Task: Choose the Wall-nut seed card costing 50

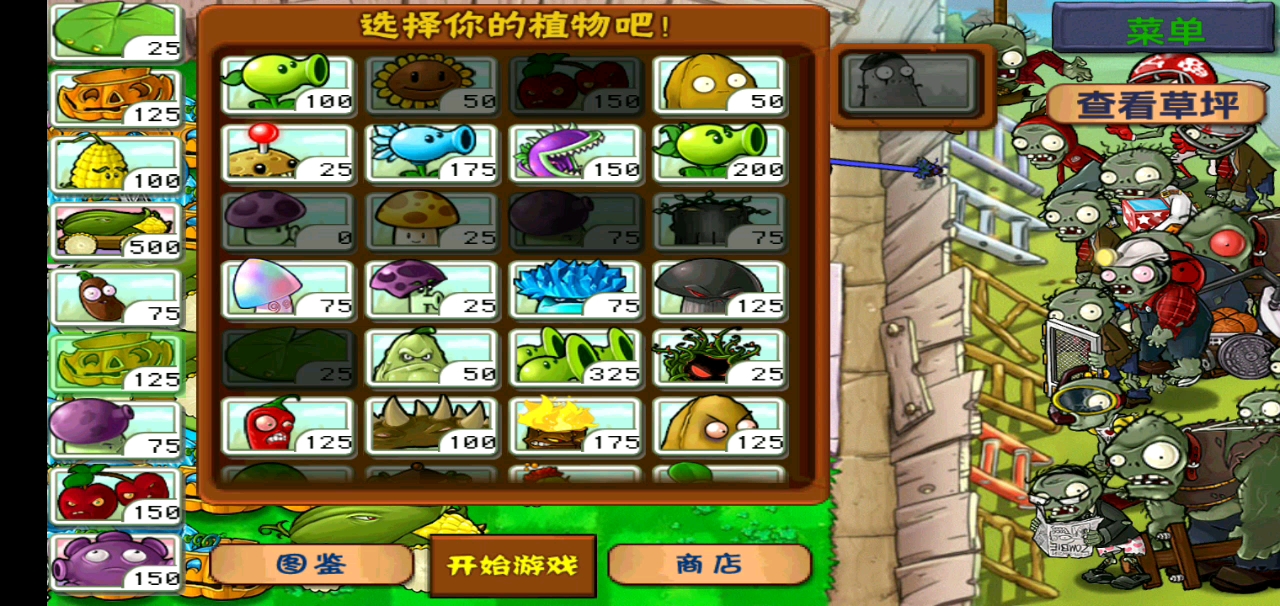Action: 720,84
